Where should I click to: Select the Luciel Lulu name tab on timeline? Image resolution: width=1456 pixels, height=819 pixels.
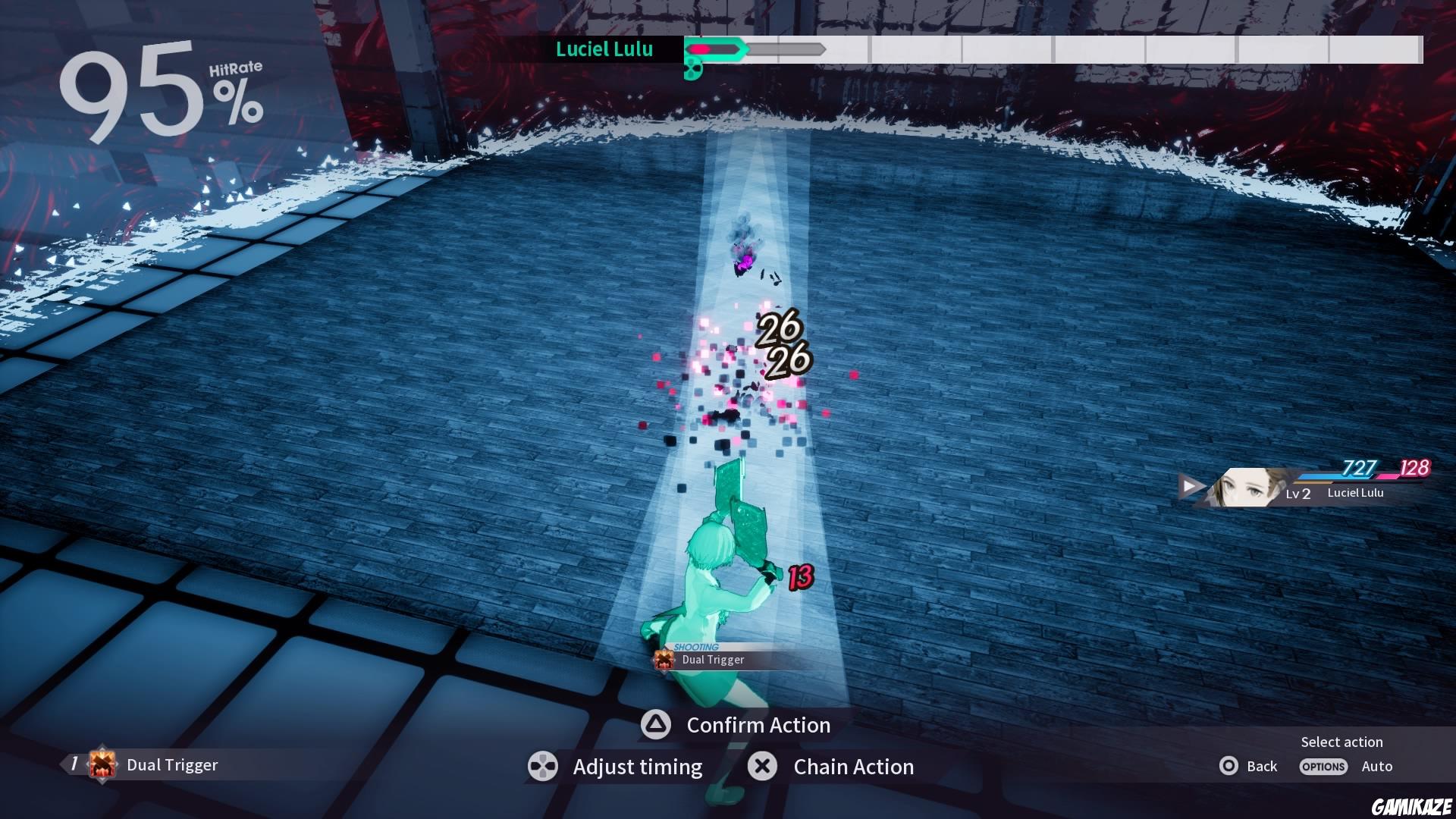604,50
